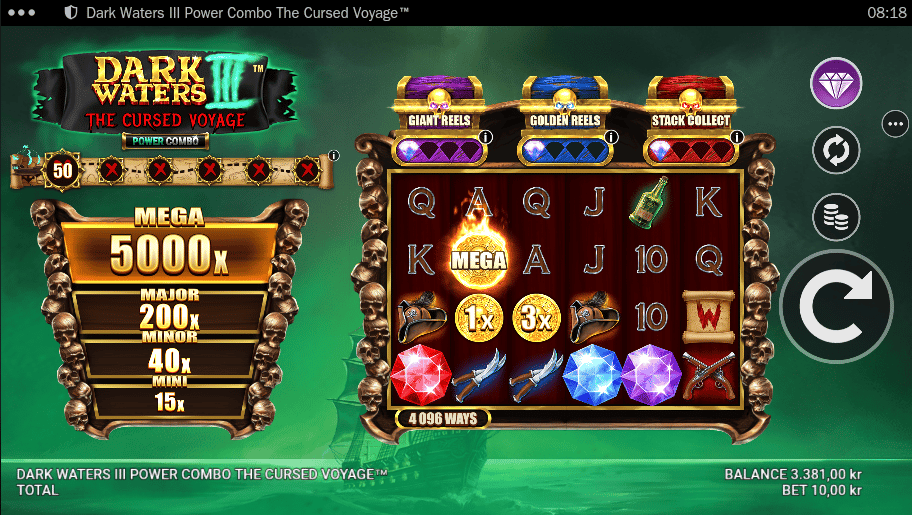The height and width of the screenshot is (515, 912).
Task: Show info for the Stack Collect feature
Action: 734,137
